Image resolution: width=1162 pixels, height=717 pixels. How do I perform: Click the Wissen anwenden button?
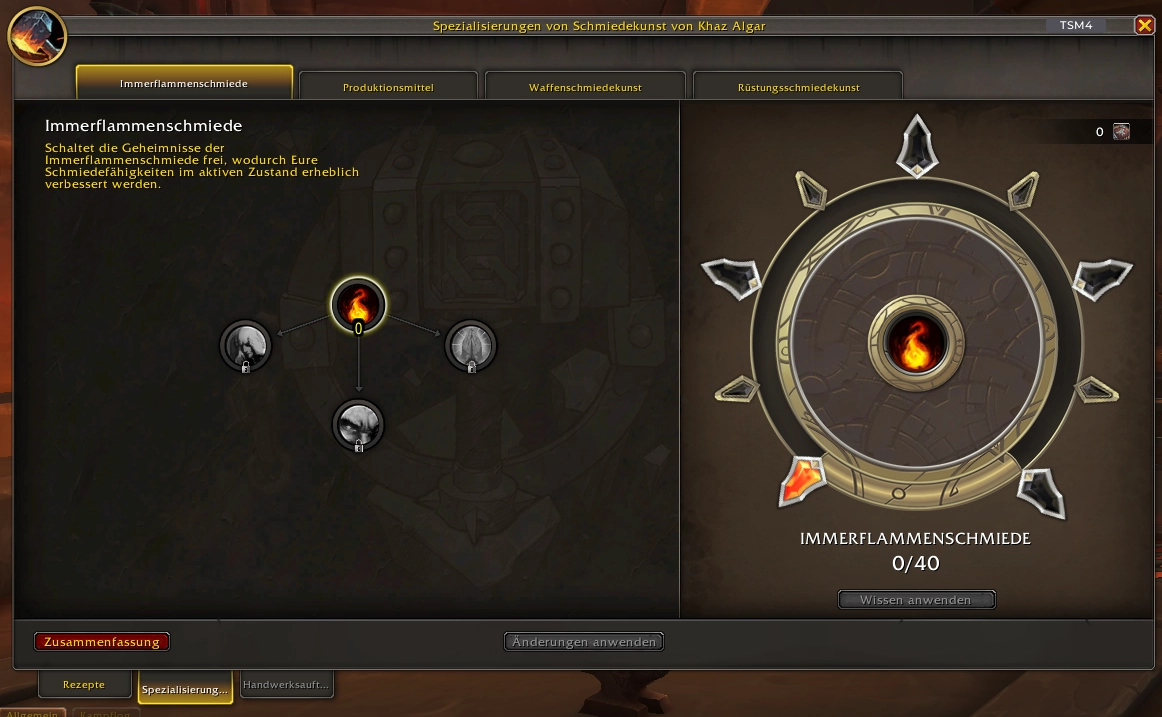(916, 600)
